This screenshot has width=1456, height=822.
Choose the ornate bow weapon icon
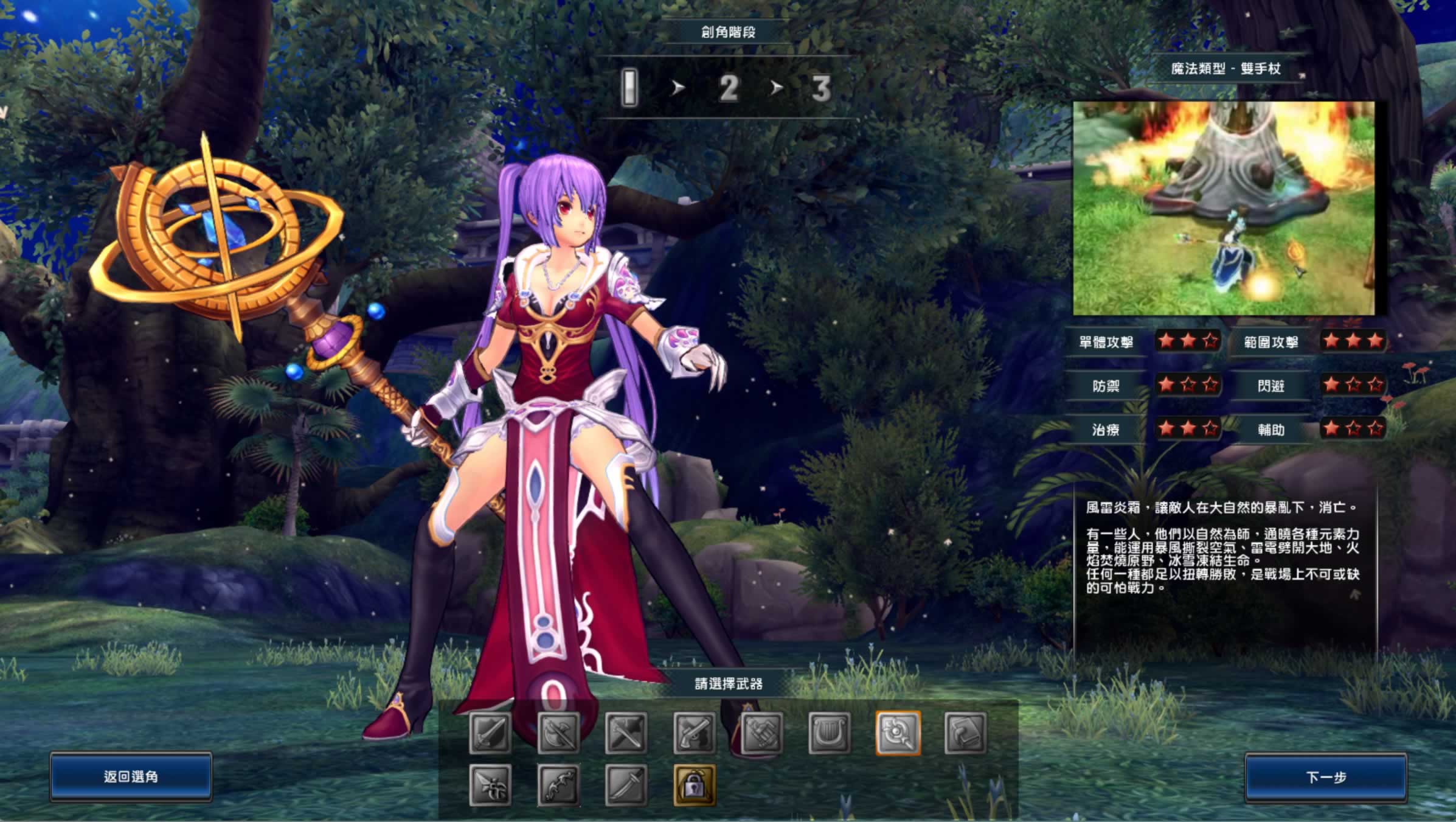558,785
